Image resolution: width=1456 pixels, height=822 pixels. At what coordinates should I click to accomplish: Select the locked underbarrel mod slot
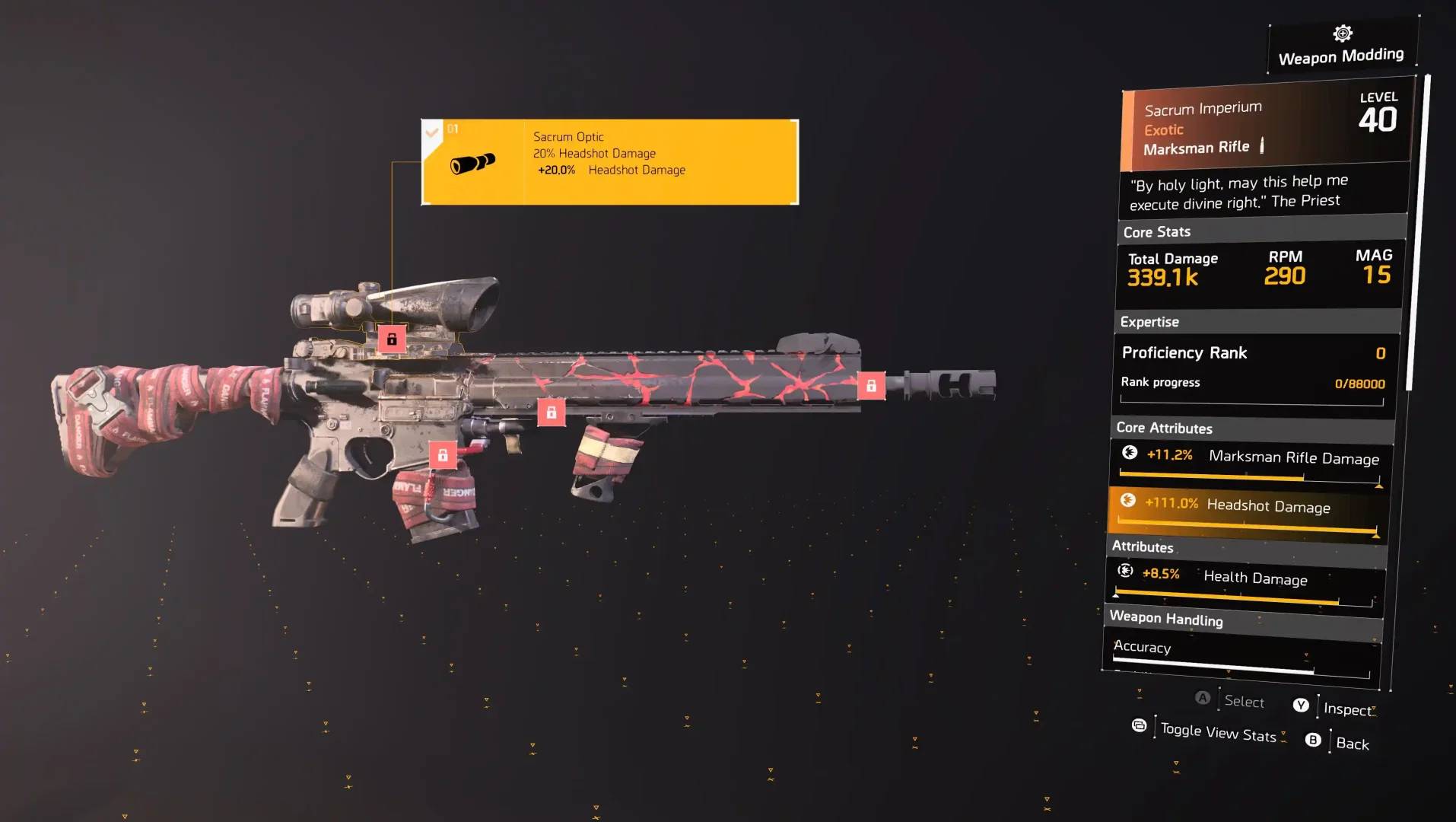tap(552, 413)
